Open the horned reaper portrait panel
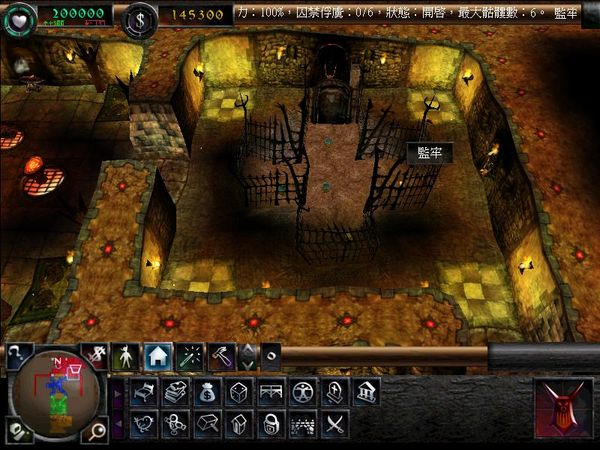This screenshot has width=600, height=450. click(563, 408)
